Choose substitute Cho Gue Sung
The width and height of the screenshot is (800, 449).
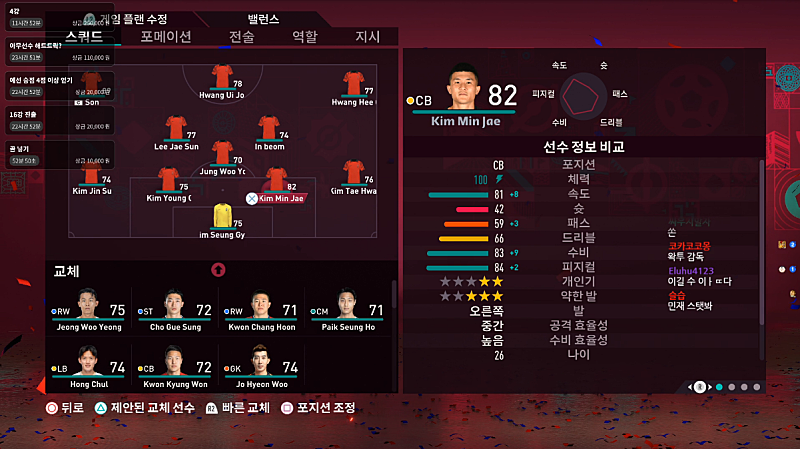coord(174,309)
